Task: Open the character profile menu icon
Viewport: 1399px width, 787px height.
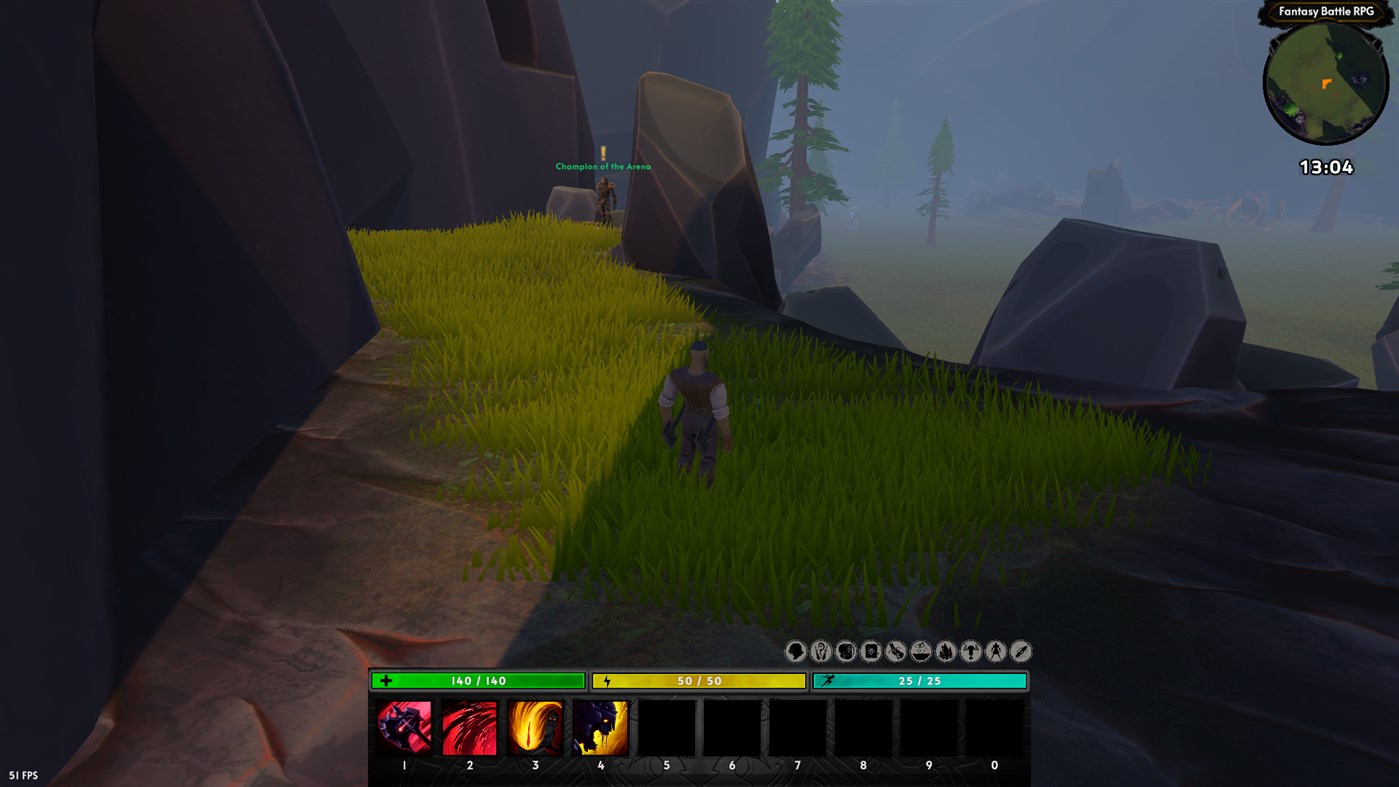Action: pyautogui.click(x=795, y=650)
